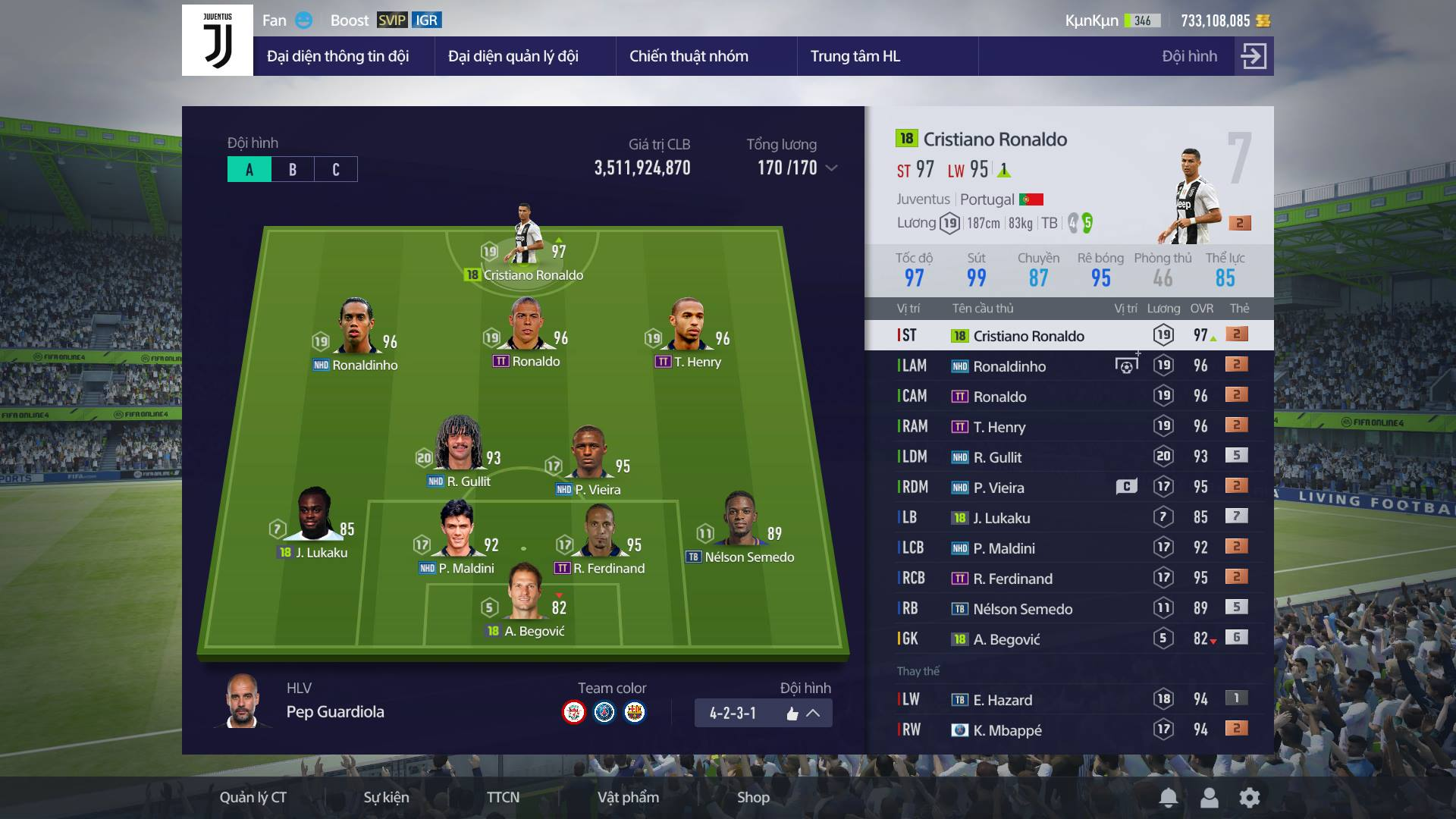This screenshot has width=1456, height=819.
Task: Select squad B formation tab
Action: 293,169
